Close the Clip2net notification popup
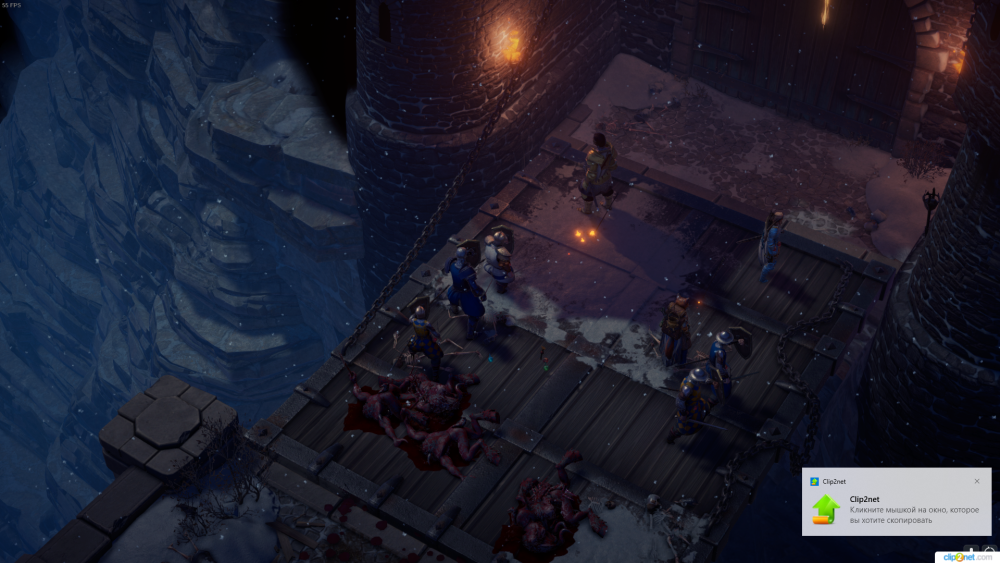The width and height of the screenshot is (1000, 563). [977, 481]
